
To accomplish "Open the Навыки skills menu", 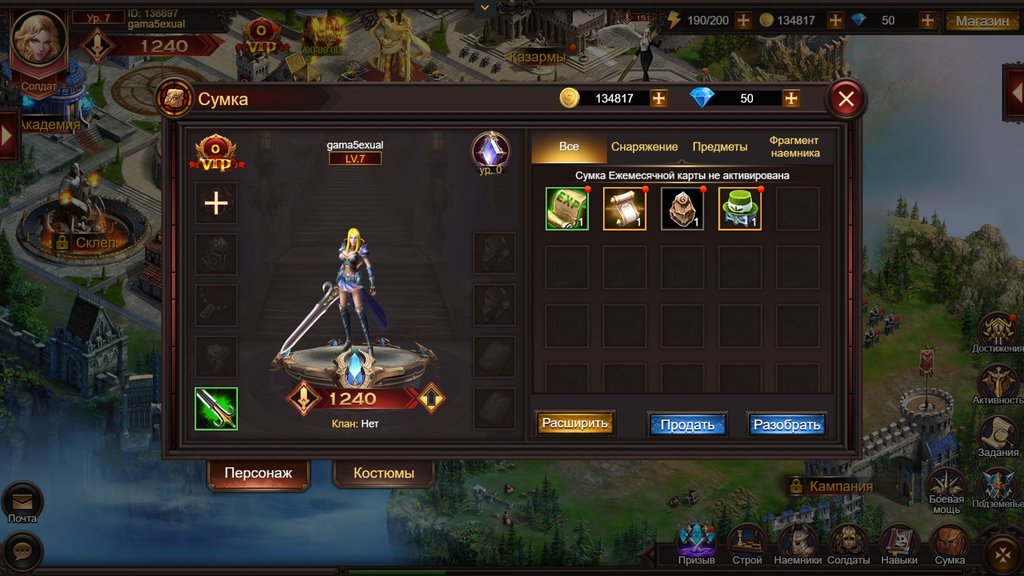I will (x=900, y=543).
